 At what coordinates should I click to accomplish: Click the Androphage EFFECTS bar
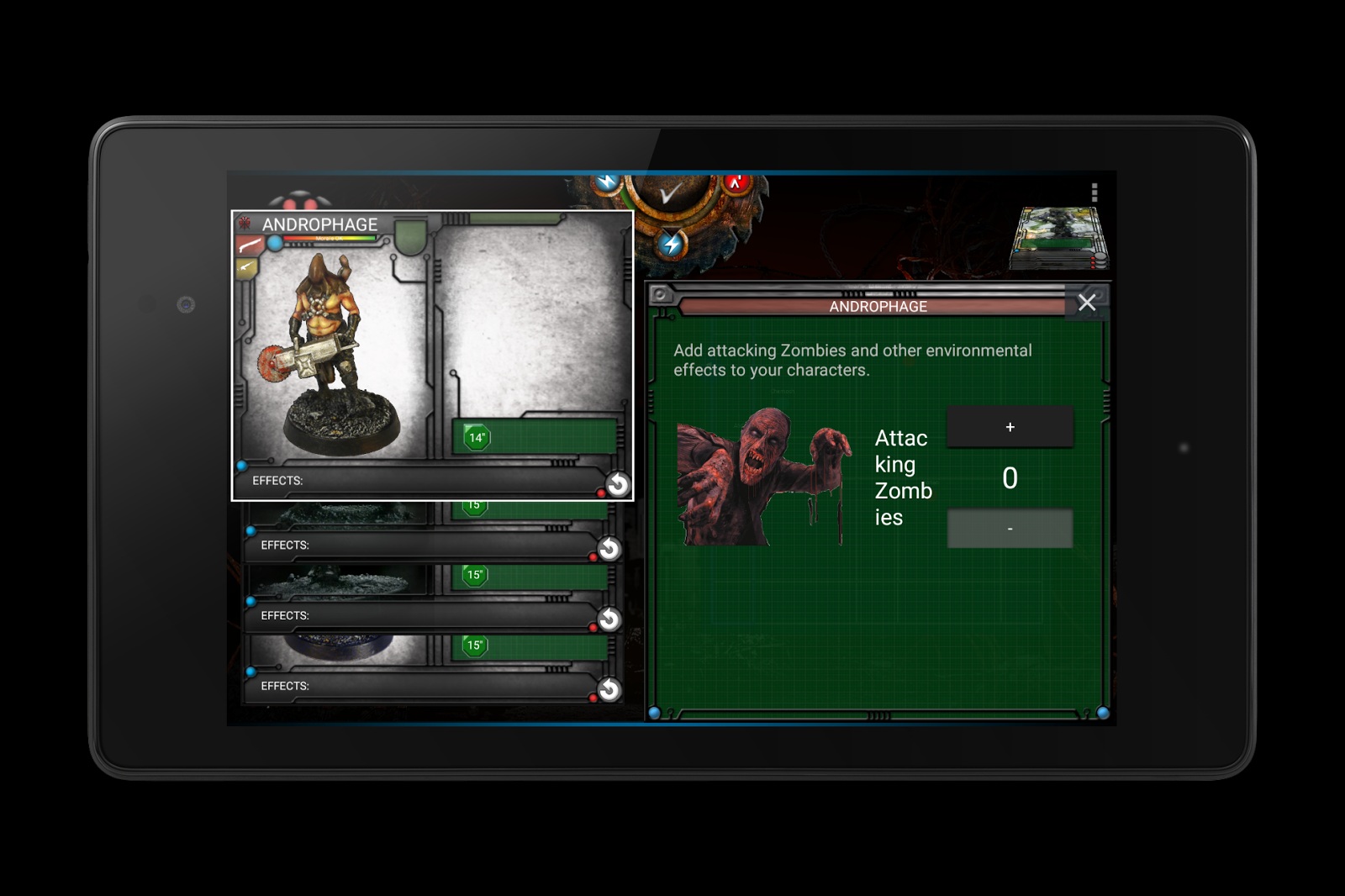point(420,481)
